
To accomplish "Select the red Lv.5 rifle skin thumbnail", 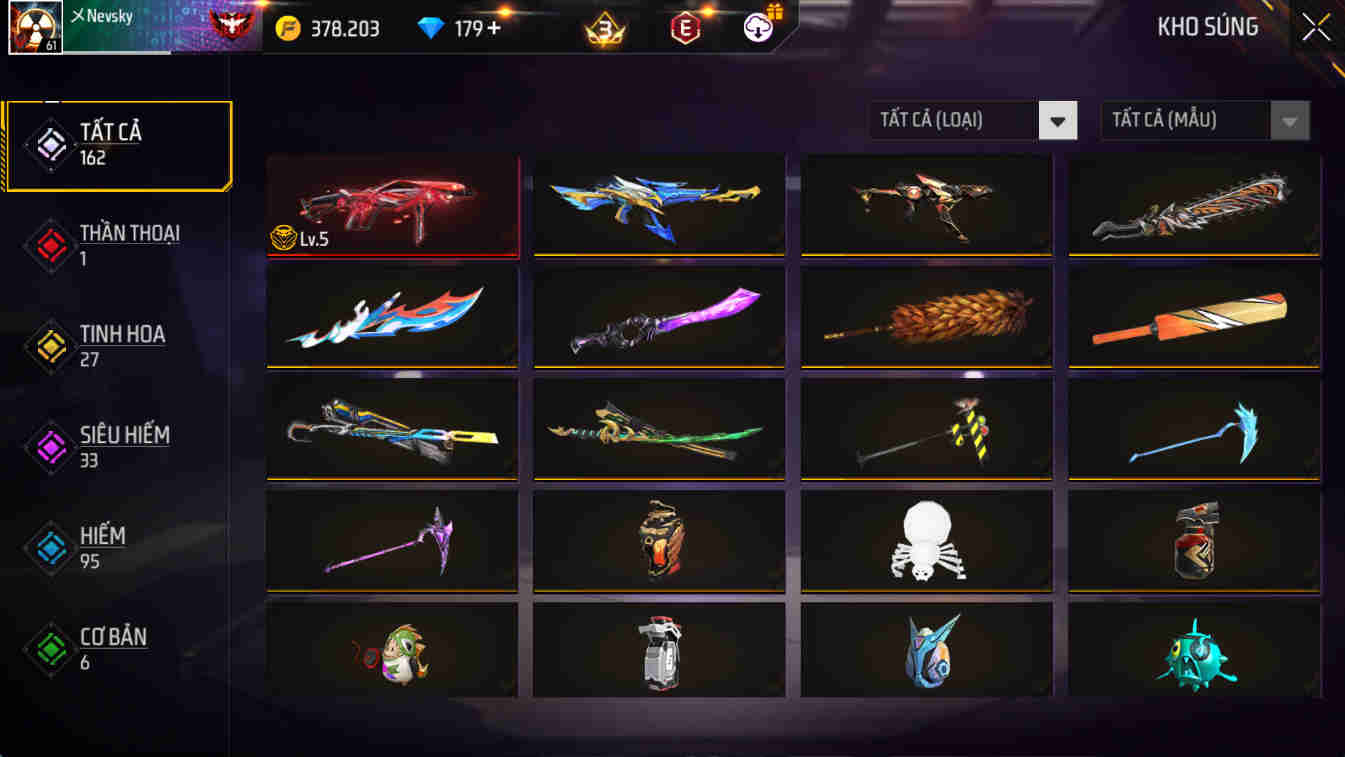I will pyautogui.click(x=392, y=205).
